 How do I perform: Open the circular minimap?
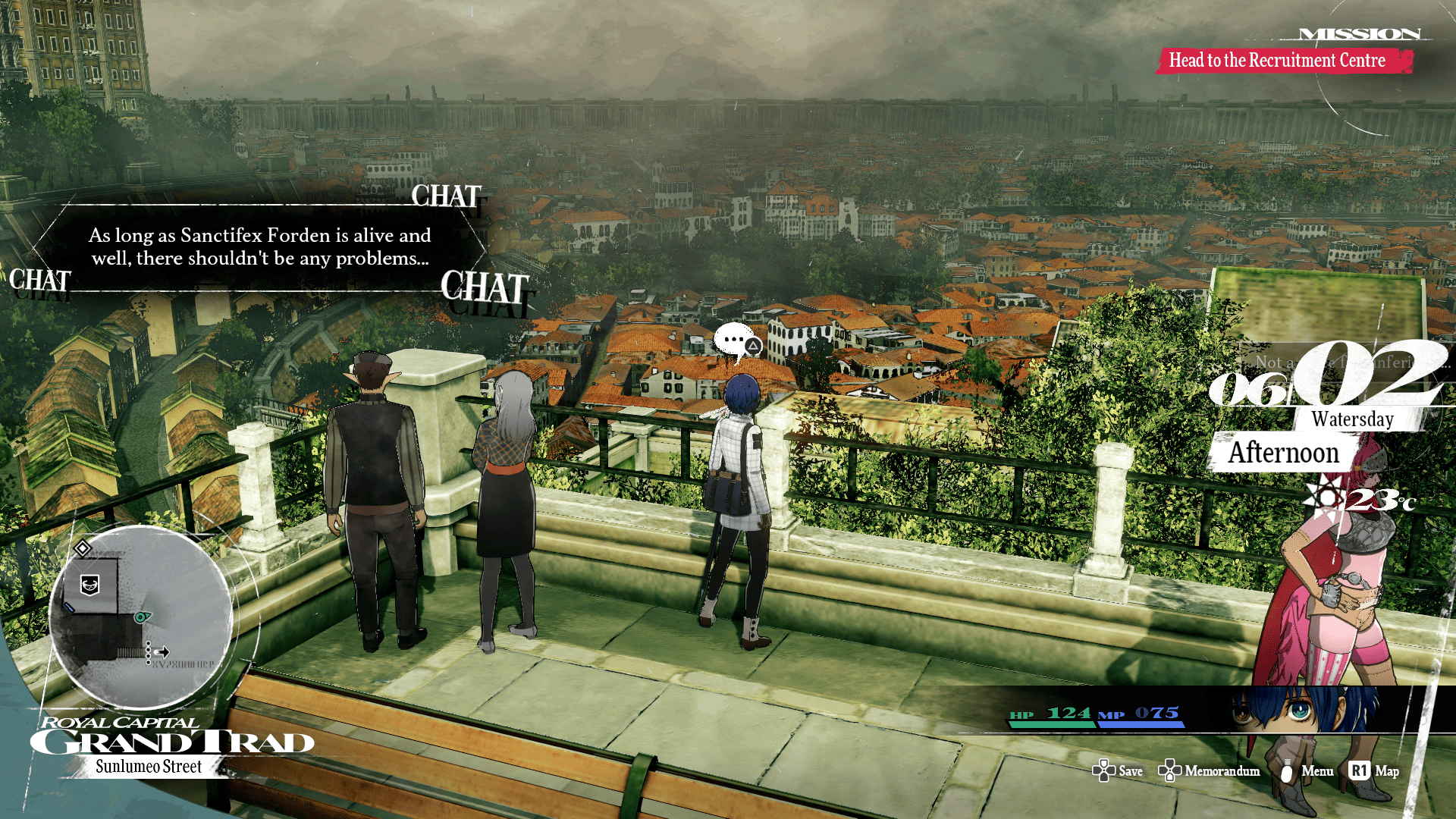141,616
